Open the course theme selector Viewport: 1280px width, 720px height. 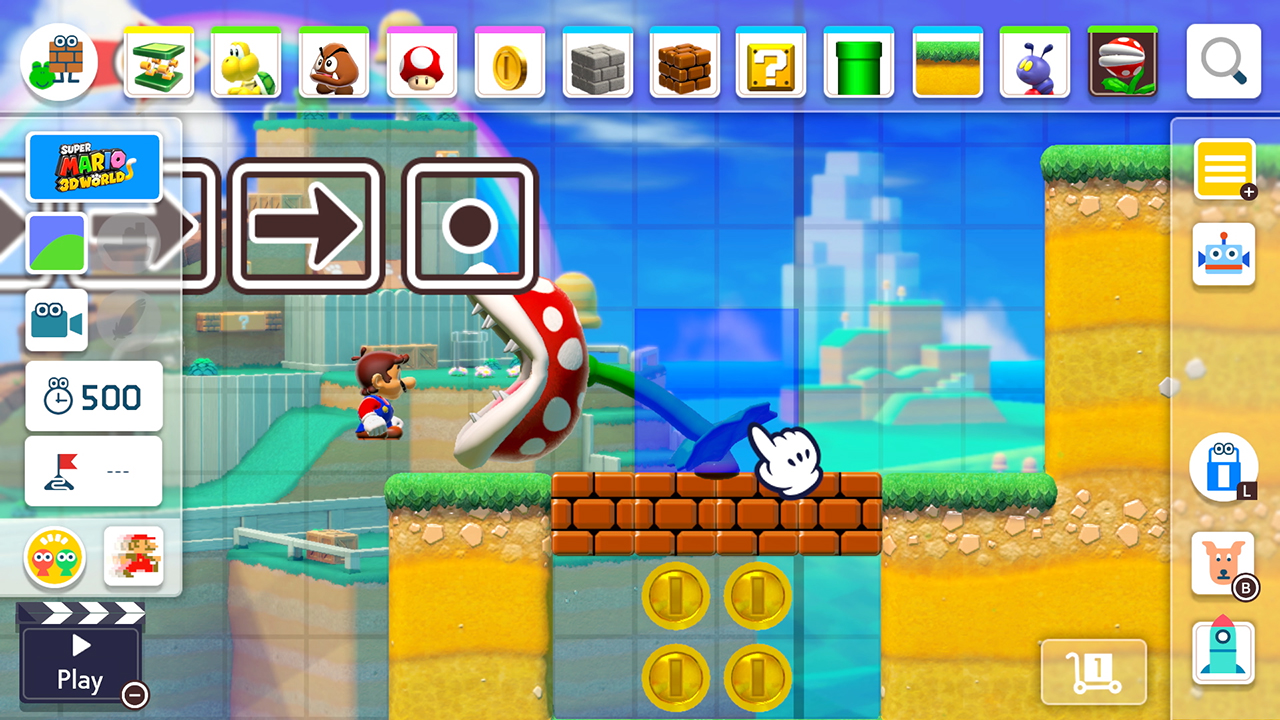[x=57, y=240]
